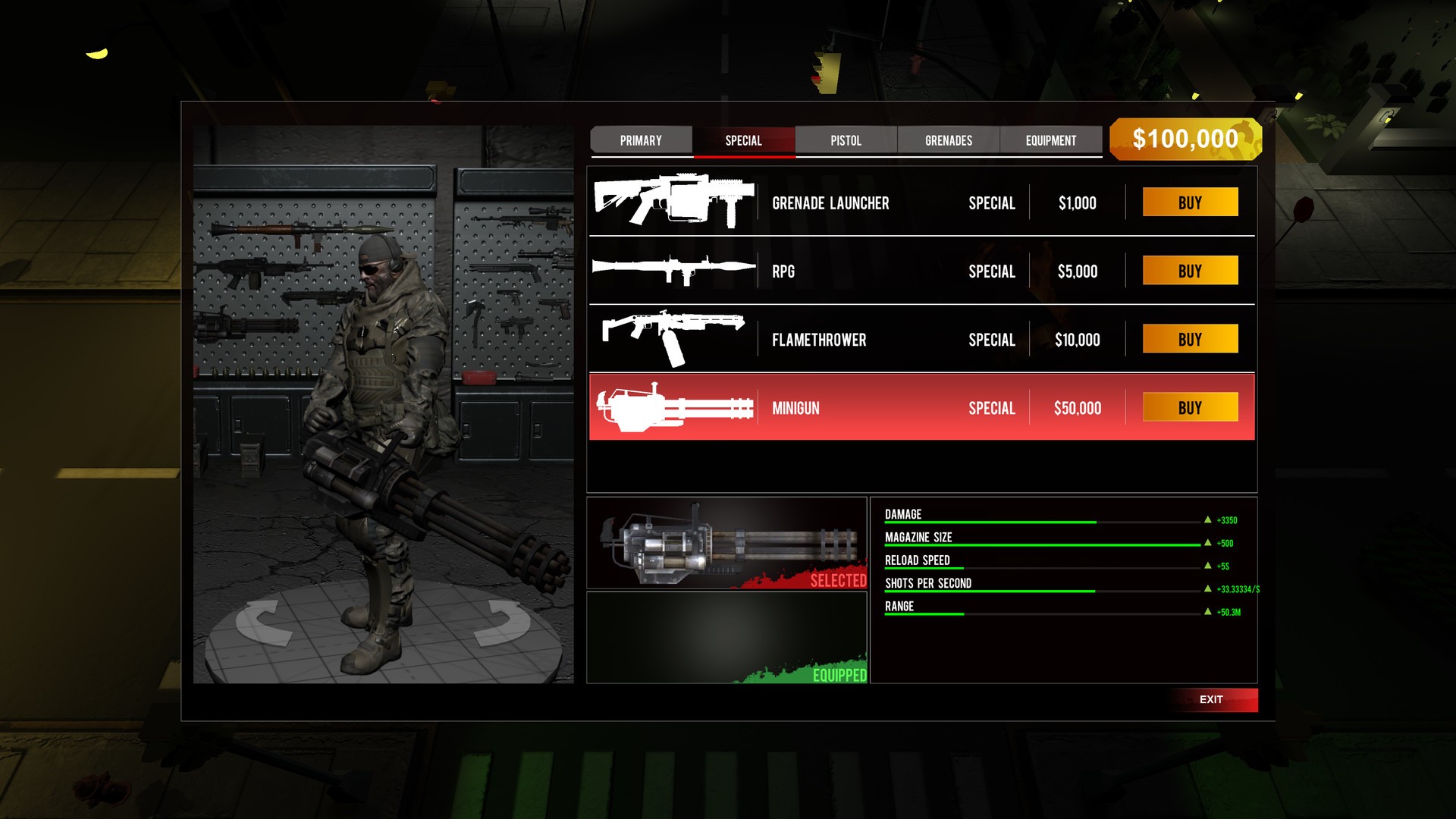Buy the Grenade Launcher for $1,000
The width and height of the screenshot is (1456, 819).
(1189, 202)
